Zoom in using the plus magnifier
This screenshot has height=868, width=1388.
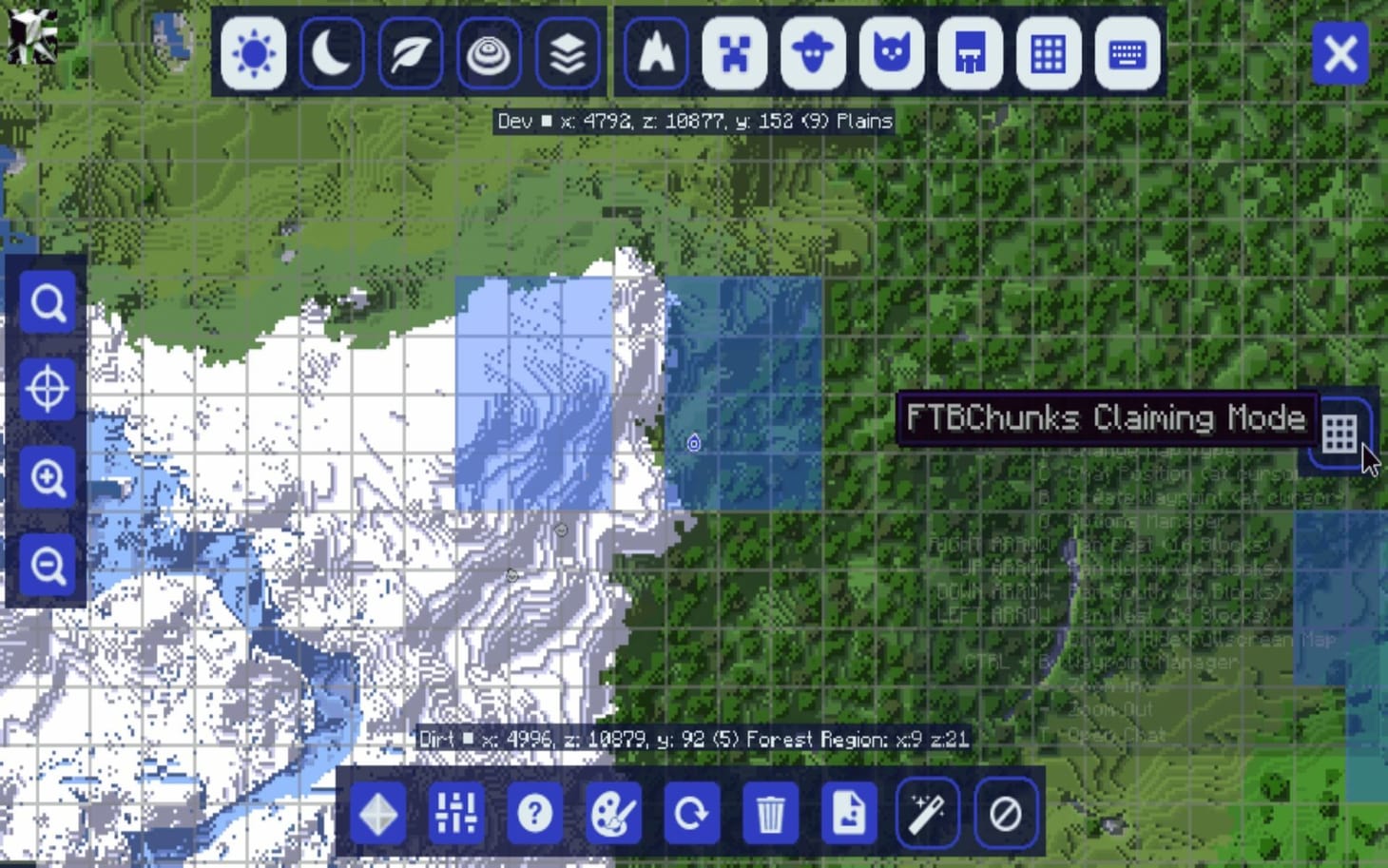click(48, 476)
